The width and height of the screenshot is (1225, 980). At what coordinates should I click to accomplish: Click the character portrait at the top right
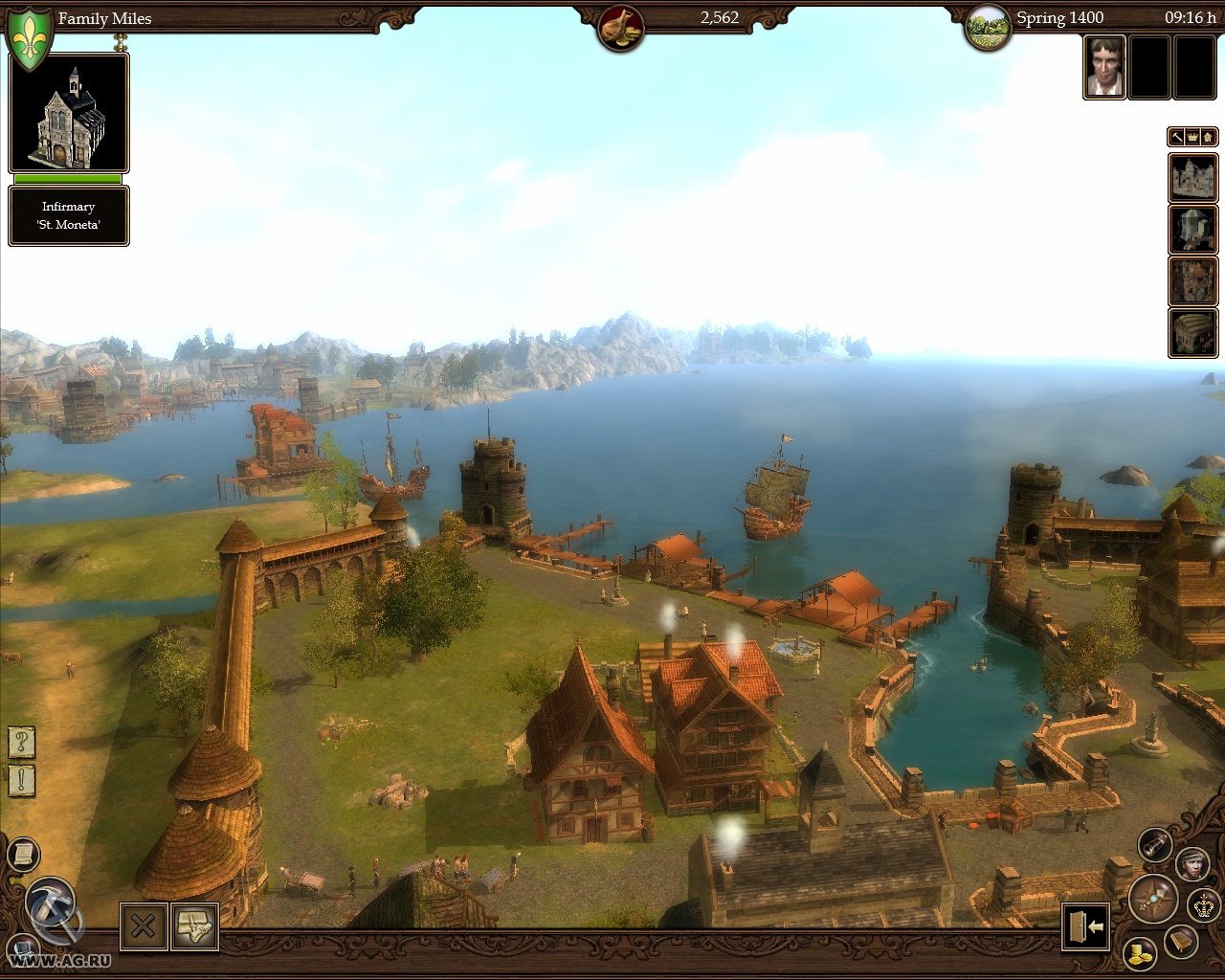pos(1103,68)
